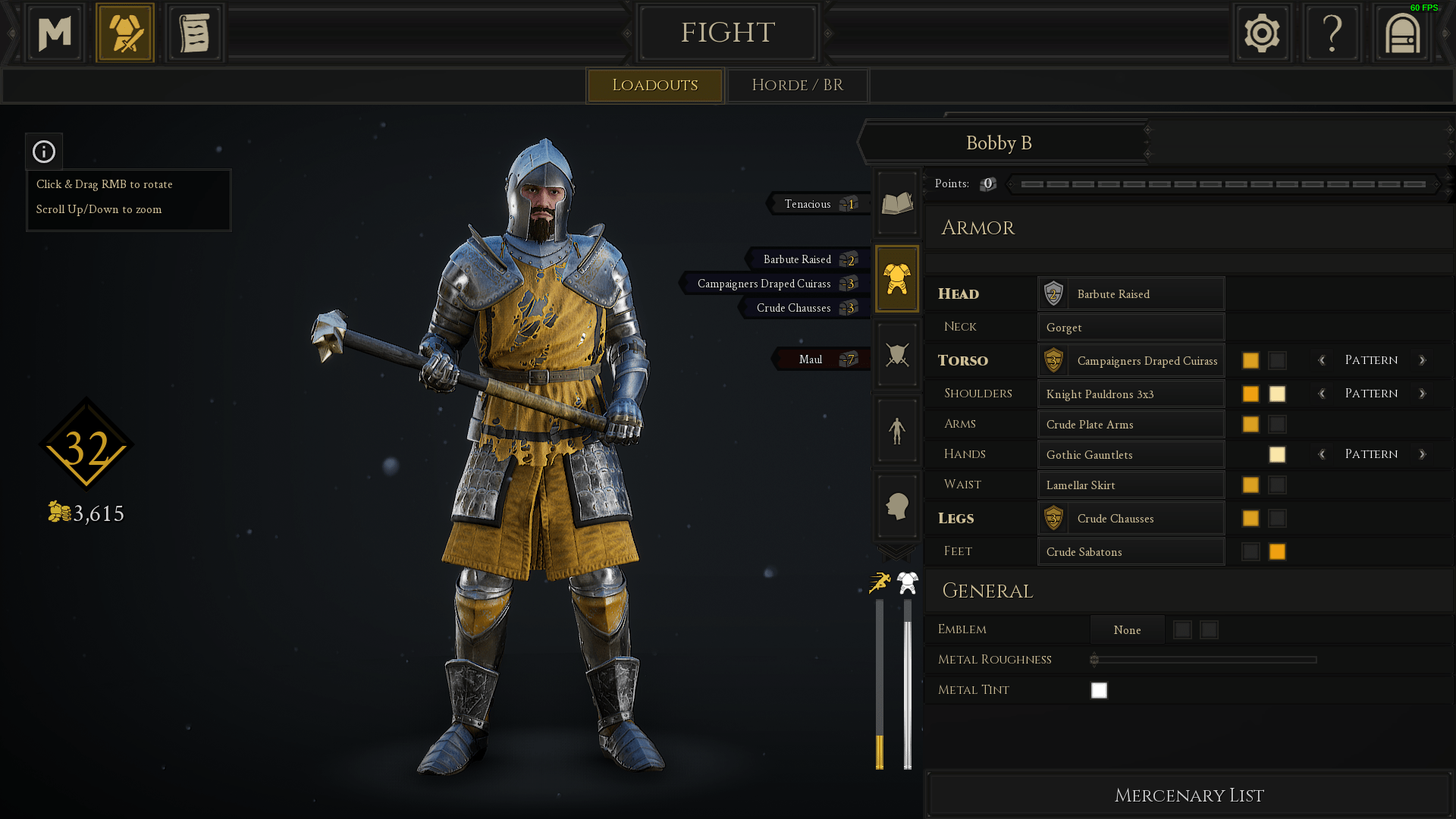This screenshot has width=1456, height=819.
Task: Click the FIGHT button
Action: [727, 33]
